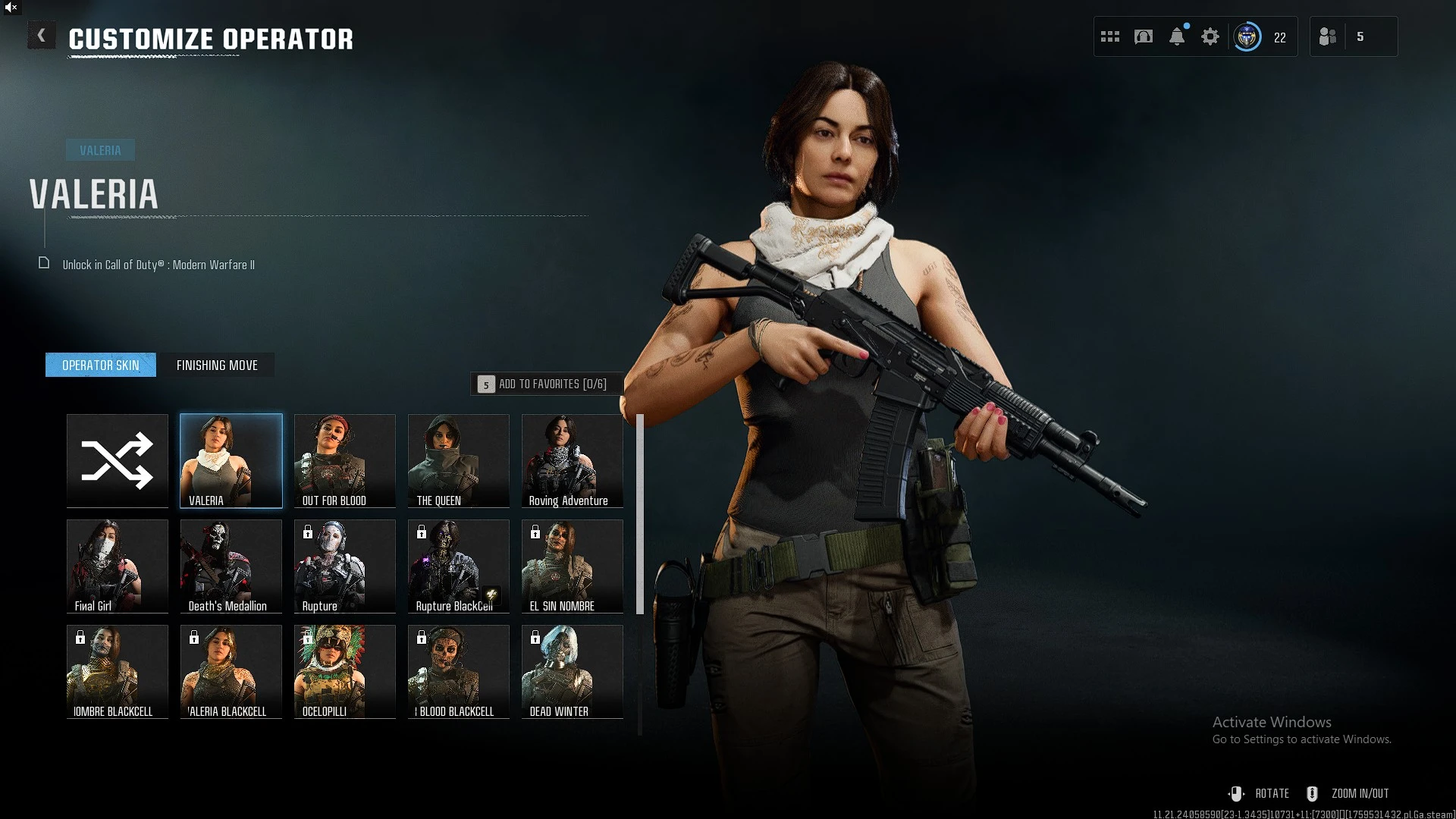Image resolution: width=1456 pixels, height=819 pixels.
Task: Open the player profile emblem
Action: pyautogui.click(x=1247, y=36)
